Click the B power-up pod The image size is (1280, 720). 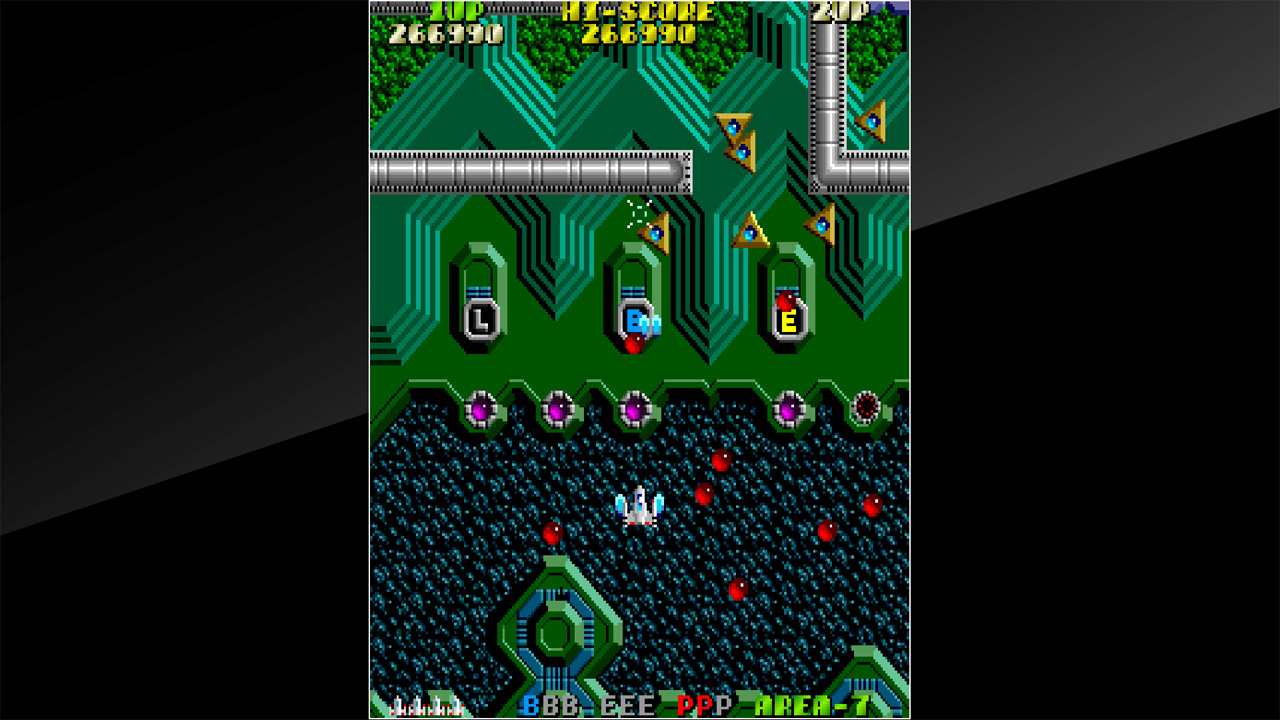[633, 318]
